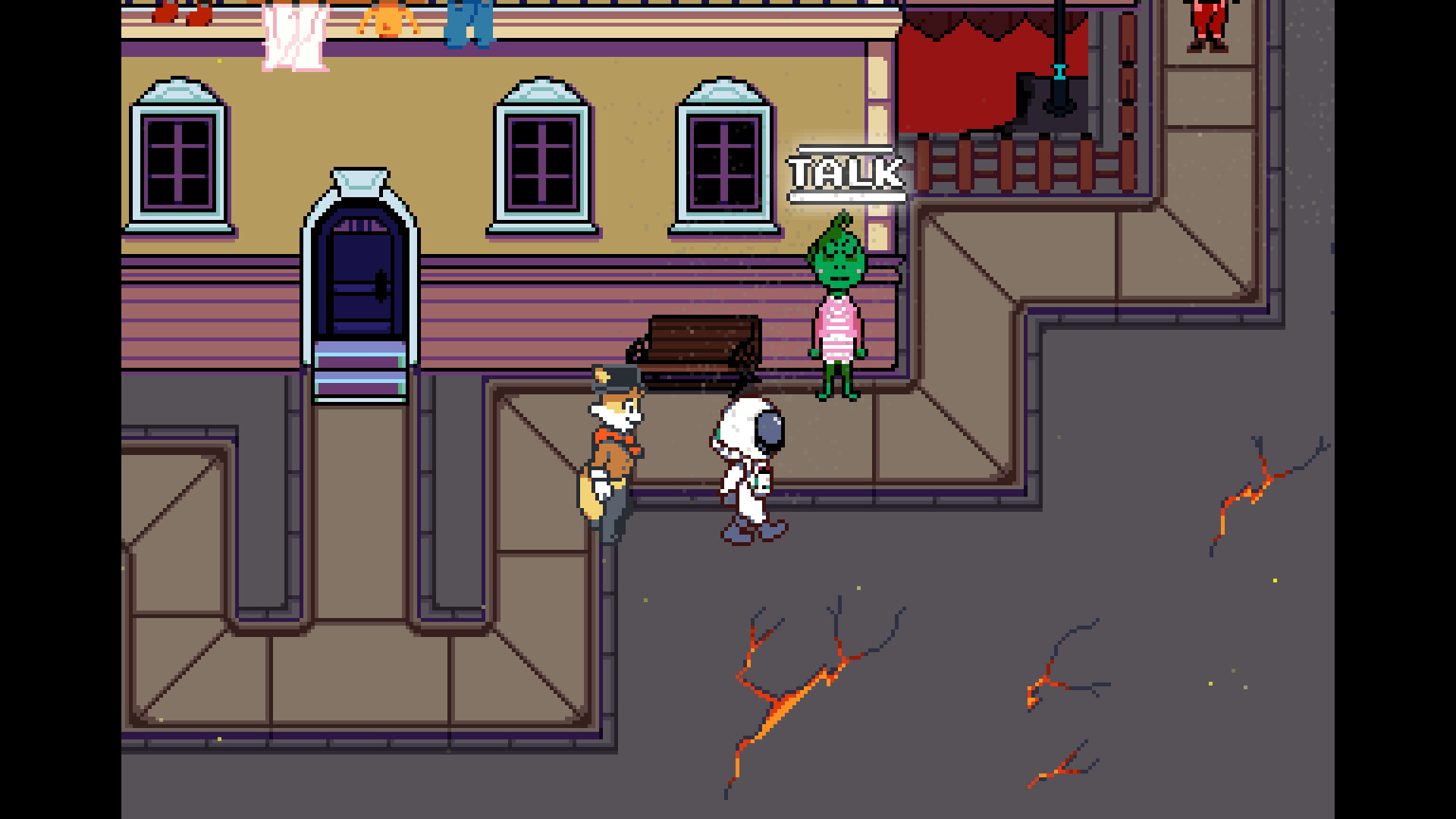Click the TALK prompt above the green villager
This screenshot has height=819, width=1456.
844,173
